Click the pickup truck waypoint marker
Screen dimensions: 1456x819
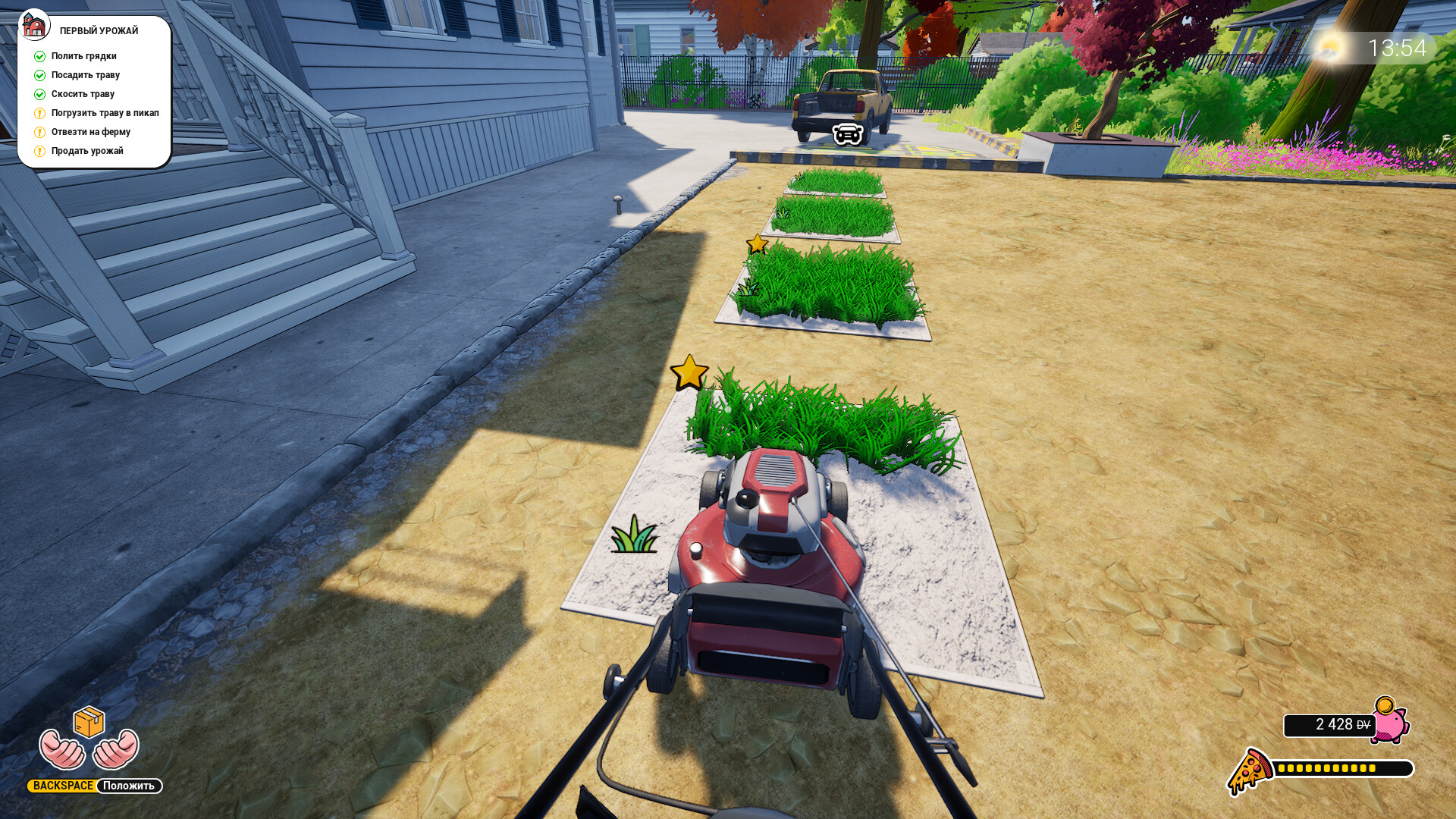coord(848,134)
